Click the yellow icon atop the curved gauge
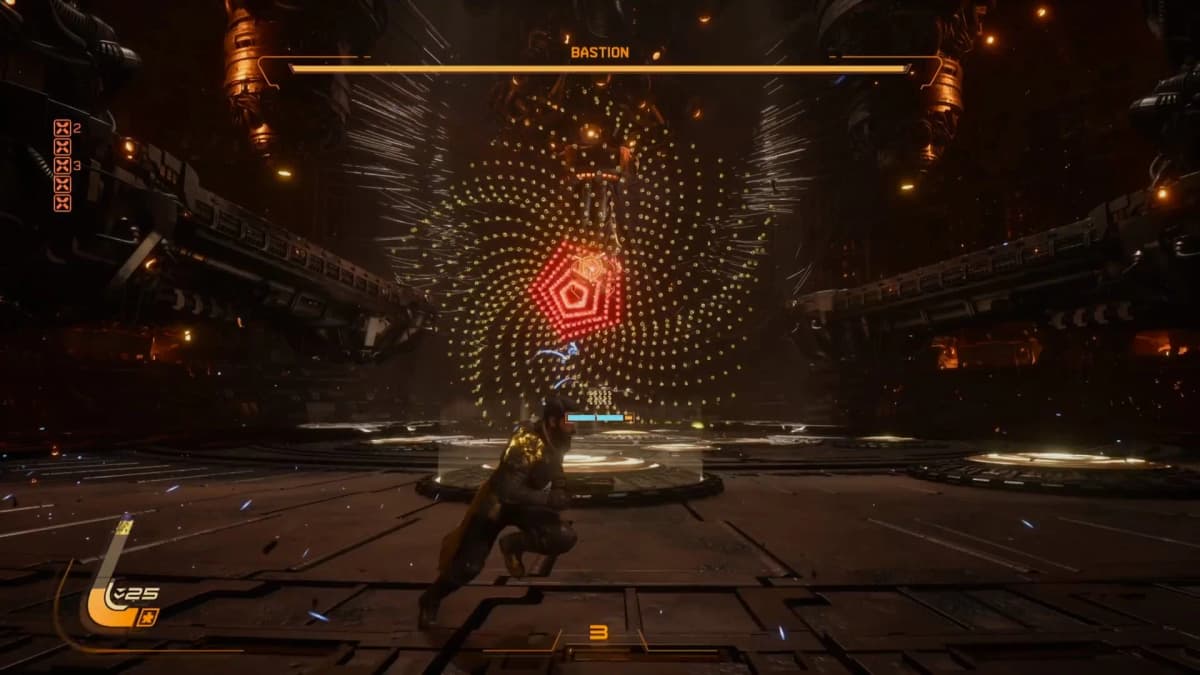Viewport: 1200px width, 675px height. tap(124, 527)
